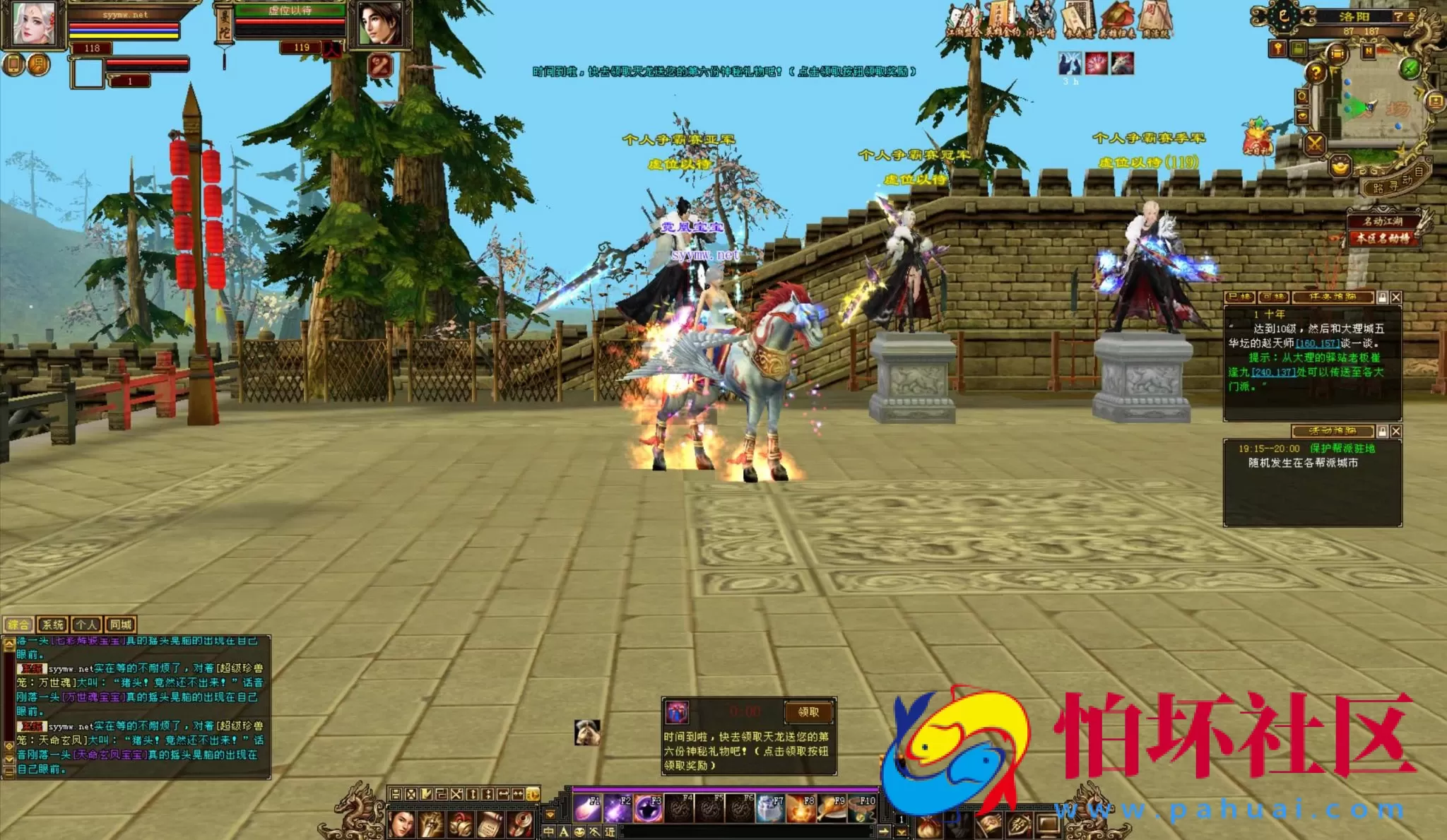Screen dimensions: 1447x840
Task: Toggle the lock icon next to the minimap key
Action: (1298, 49)
